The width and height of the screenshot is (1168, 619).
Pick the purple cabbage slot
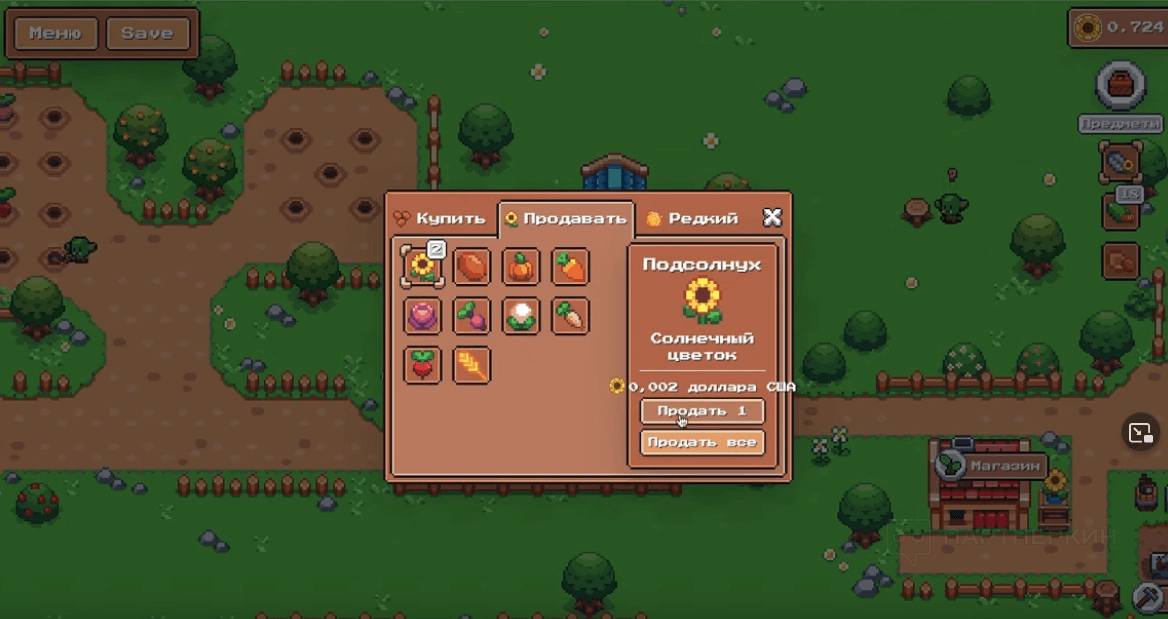(x=422, y=316)
